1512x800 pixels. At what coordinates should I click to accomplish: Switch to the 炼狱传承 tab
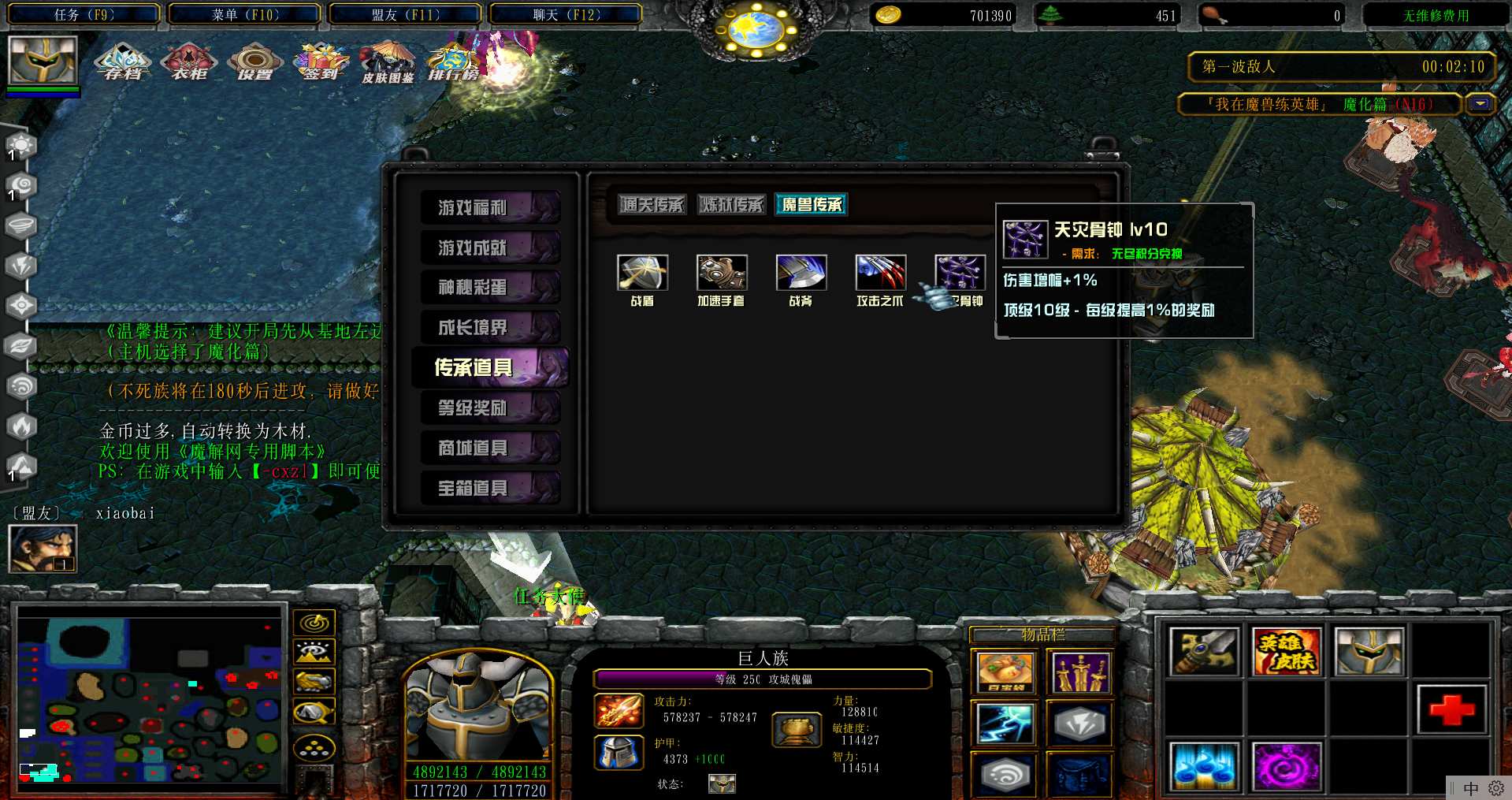(731, 205)
